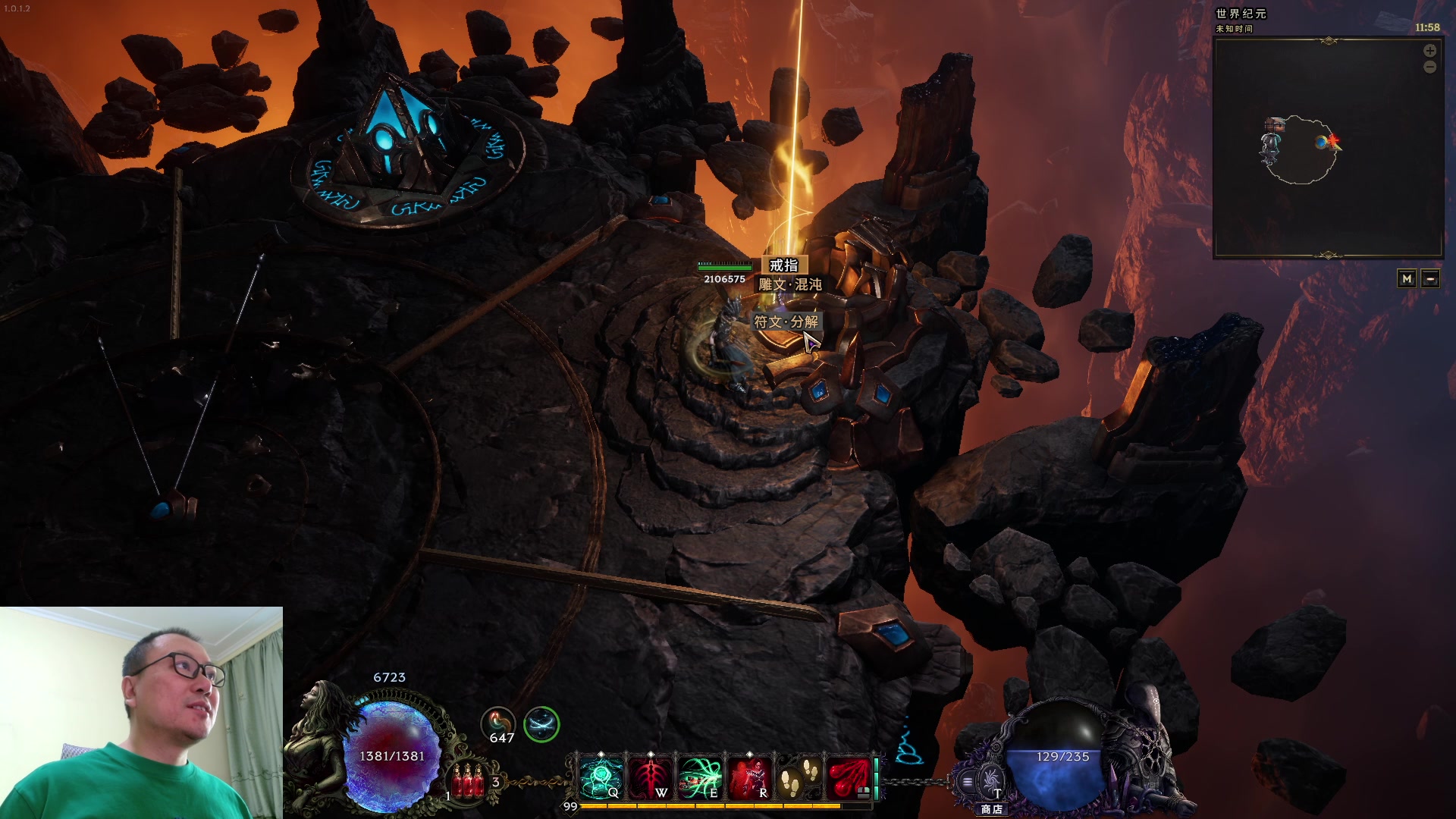Pick up the 戒指 ring loot label
The height and width of the screenshot is (819, 1456).
coord(783,265)
